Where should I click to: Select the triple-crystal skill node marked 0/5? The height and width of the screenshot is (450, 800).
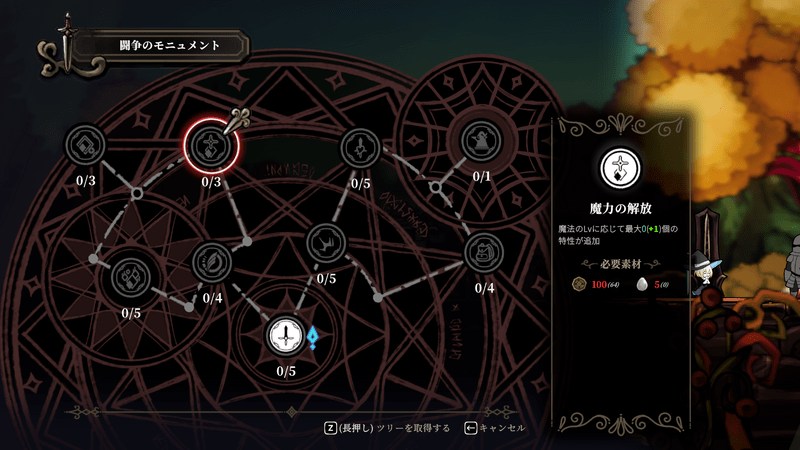point(130,276)
